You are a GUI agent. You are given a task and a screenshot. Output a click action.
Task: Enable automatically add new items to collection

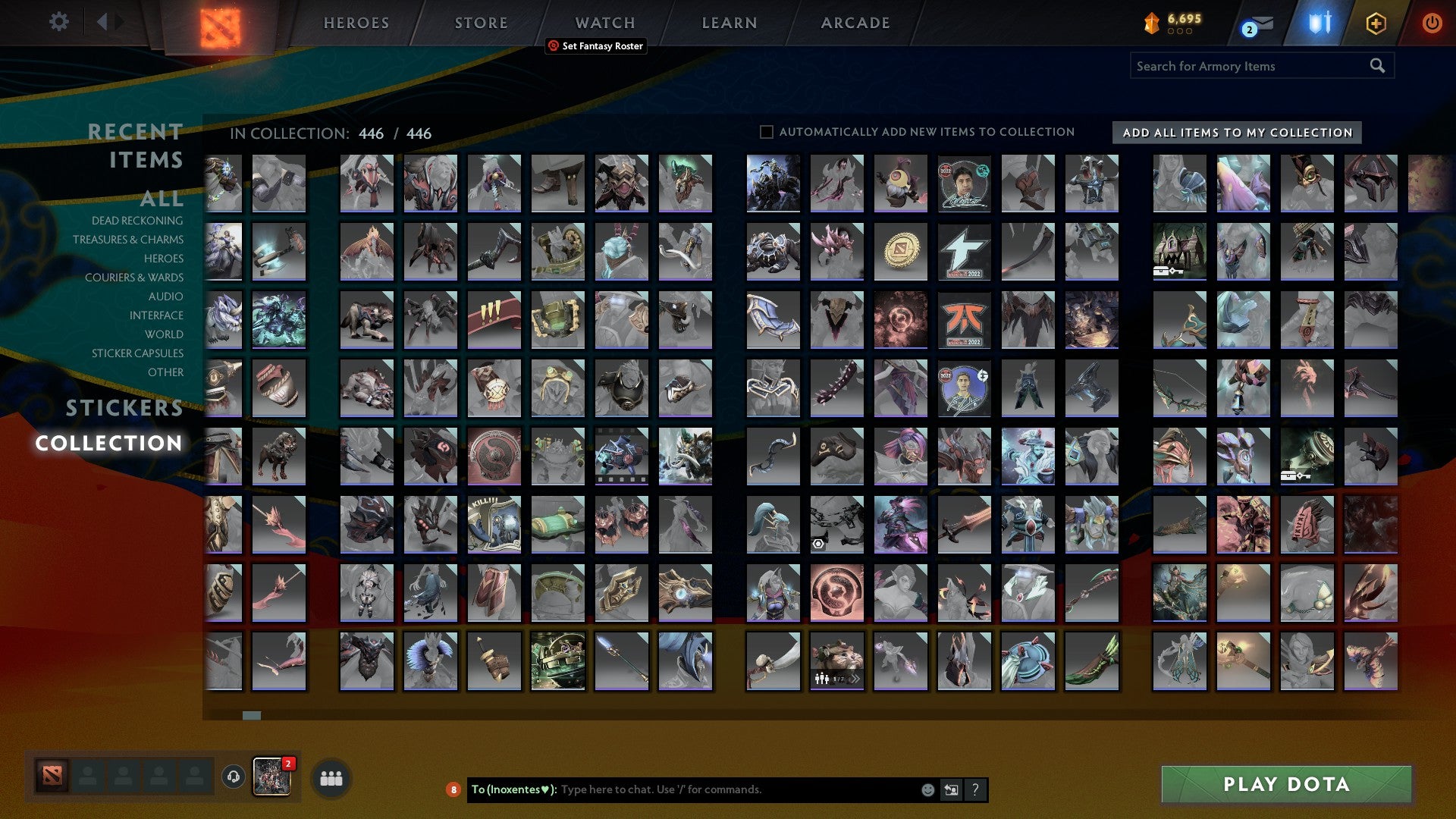point(766,131)
